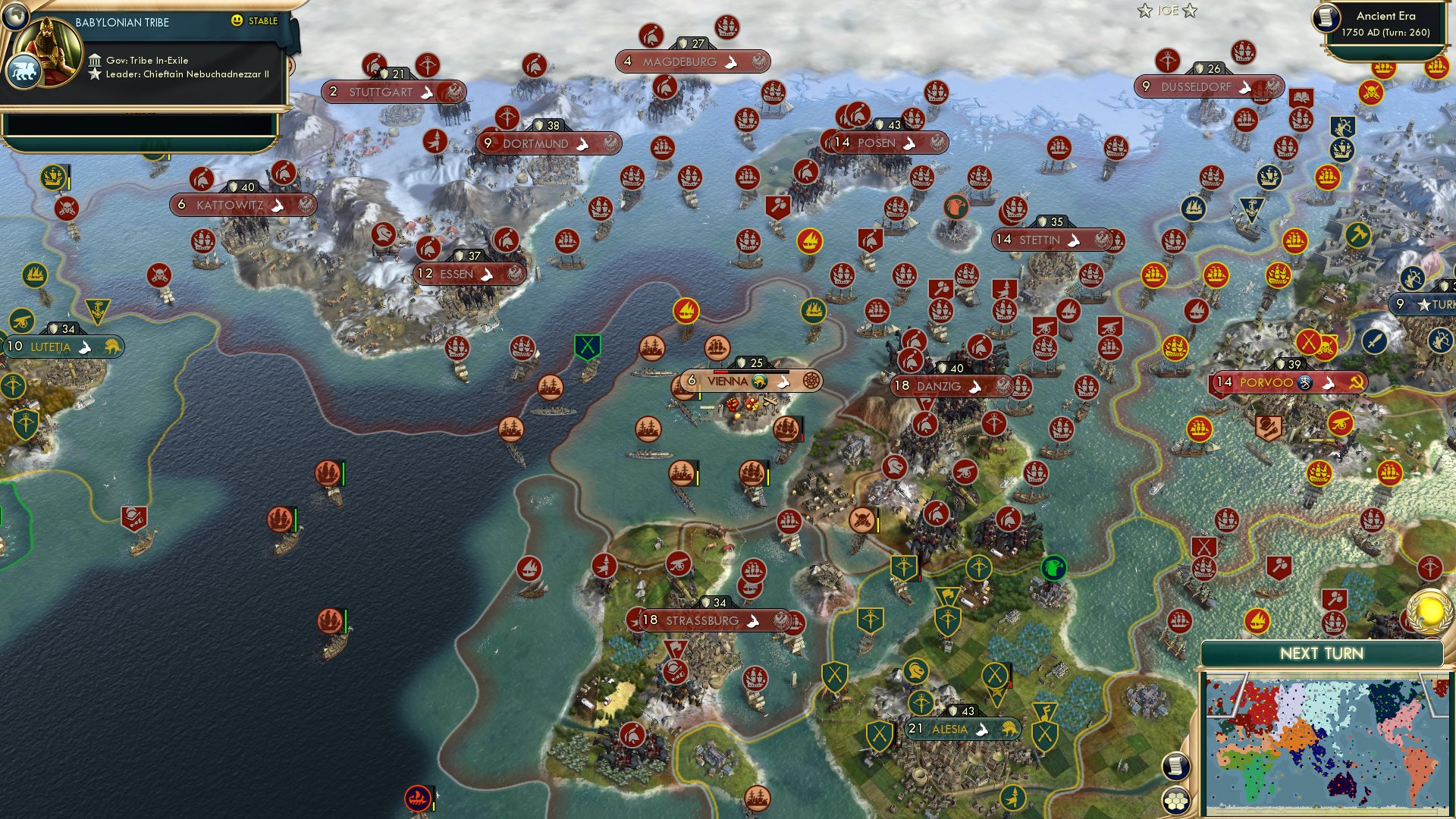Toggle the hex strategic view icon near the minimap
The width and height of the screenshot is (1456, 819).
1175,801
